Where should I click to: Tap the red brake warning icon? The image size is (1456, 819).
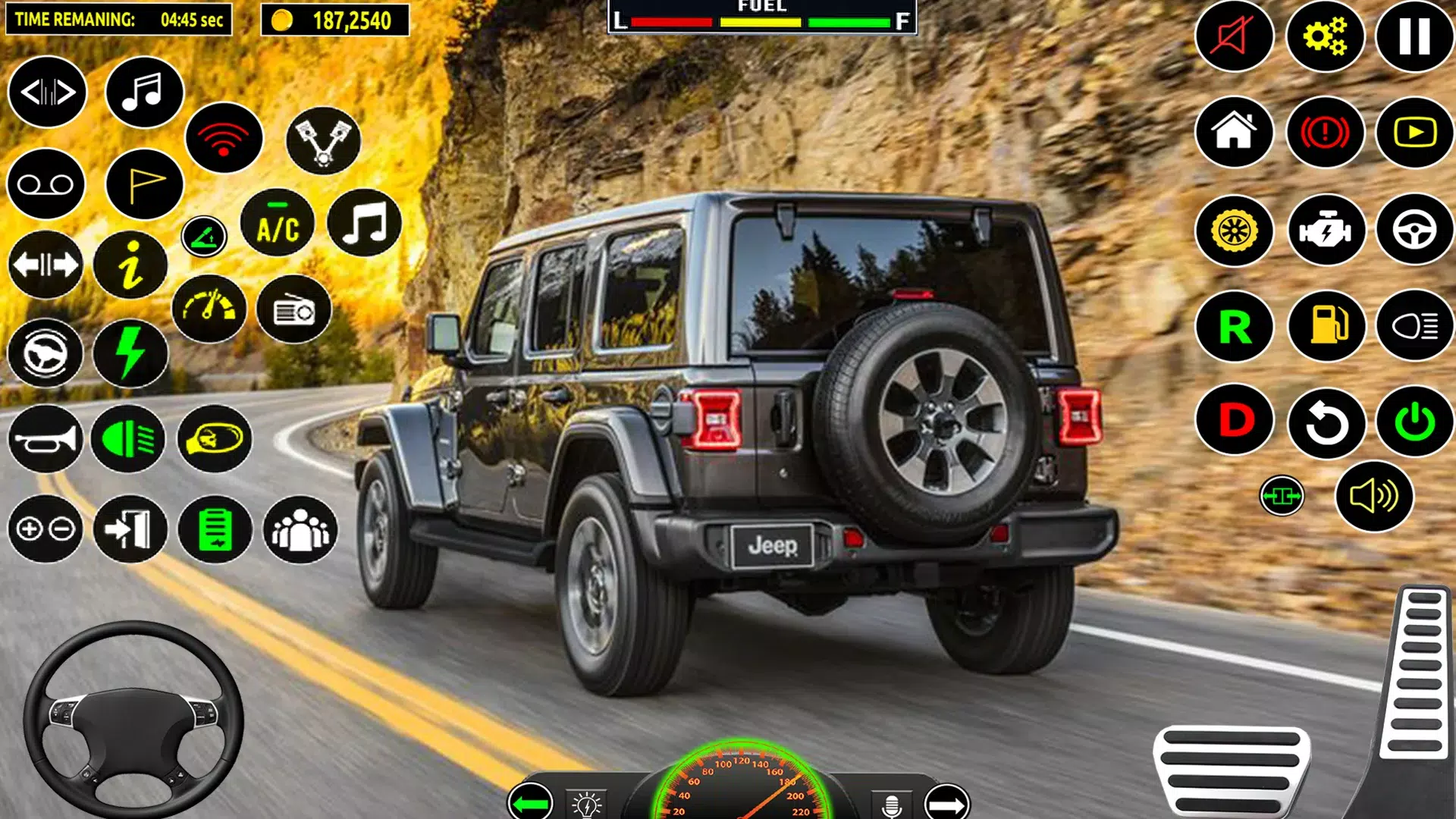1325,133
